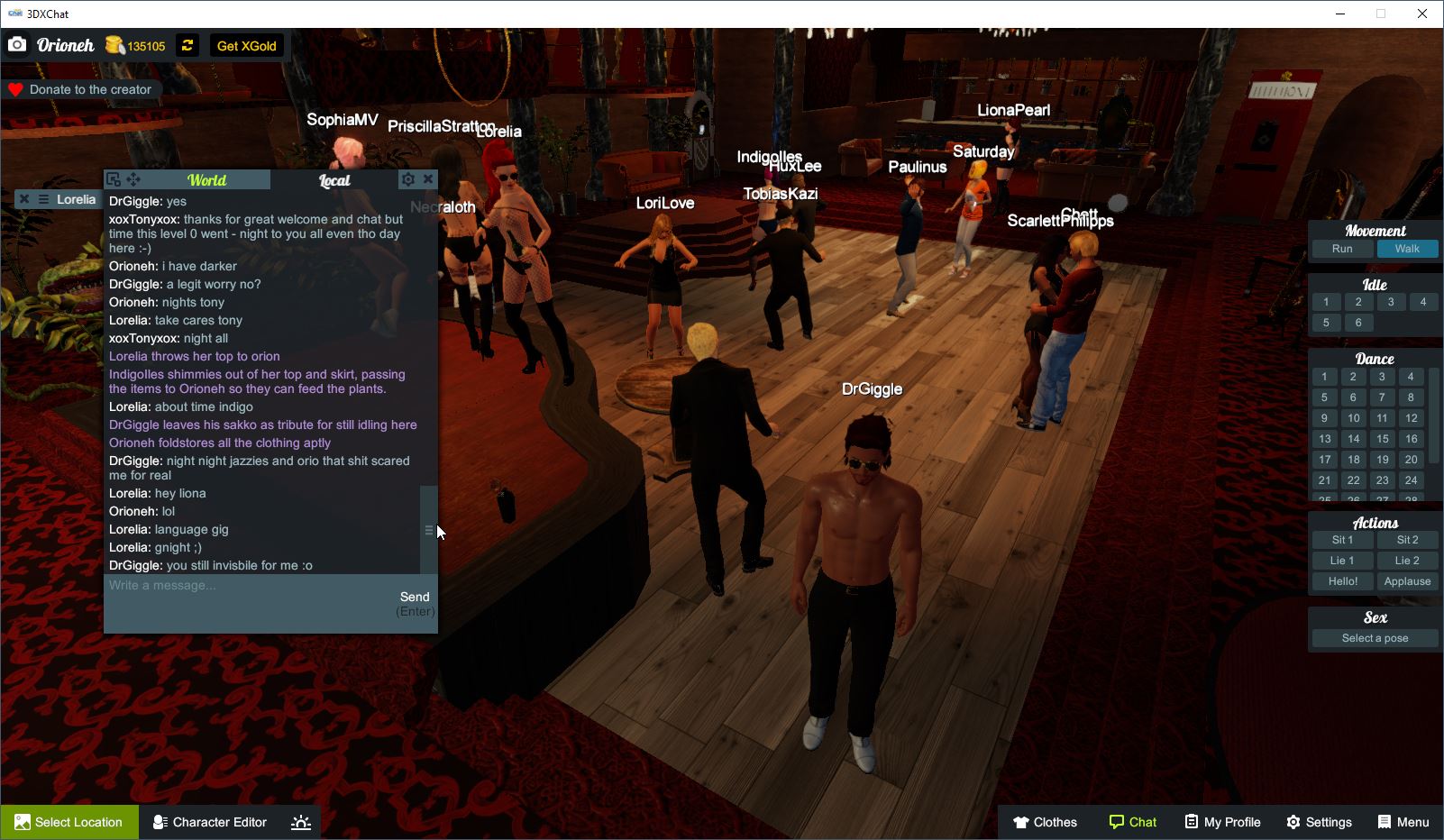
Task: Open the Menu panel
Action: (x=1403, y=821)
